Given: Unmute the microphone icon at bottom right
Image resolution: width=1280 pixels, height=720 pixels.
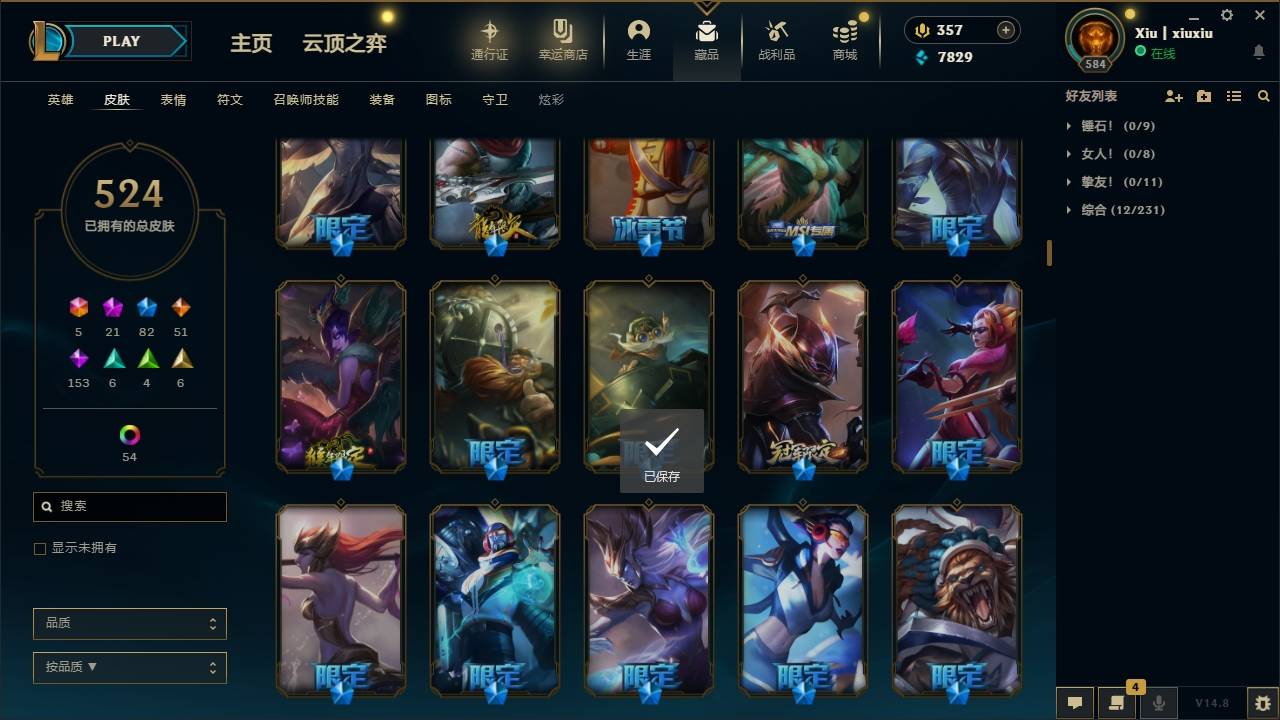Looking at the screenshot, I should pyautogui.click(x=1159, y=703).
